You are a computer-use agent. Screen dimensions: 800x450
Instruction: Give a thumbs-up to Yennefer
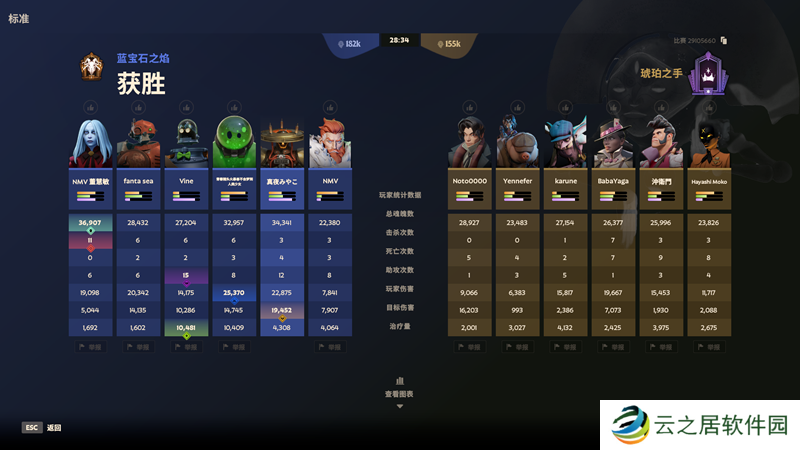pos(516,107)
